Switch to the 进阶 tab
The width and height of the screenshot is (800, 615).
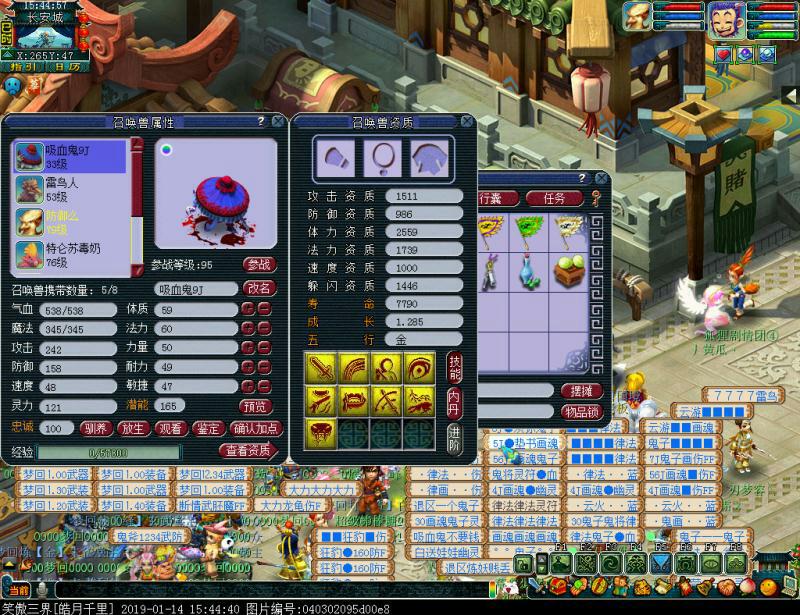coord(455,436)
